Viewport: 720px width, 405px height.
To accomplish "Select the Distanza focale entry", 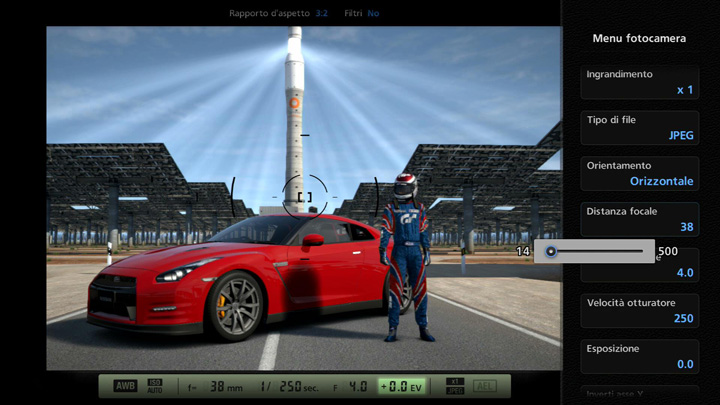I will click(640, 219).
